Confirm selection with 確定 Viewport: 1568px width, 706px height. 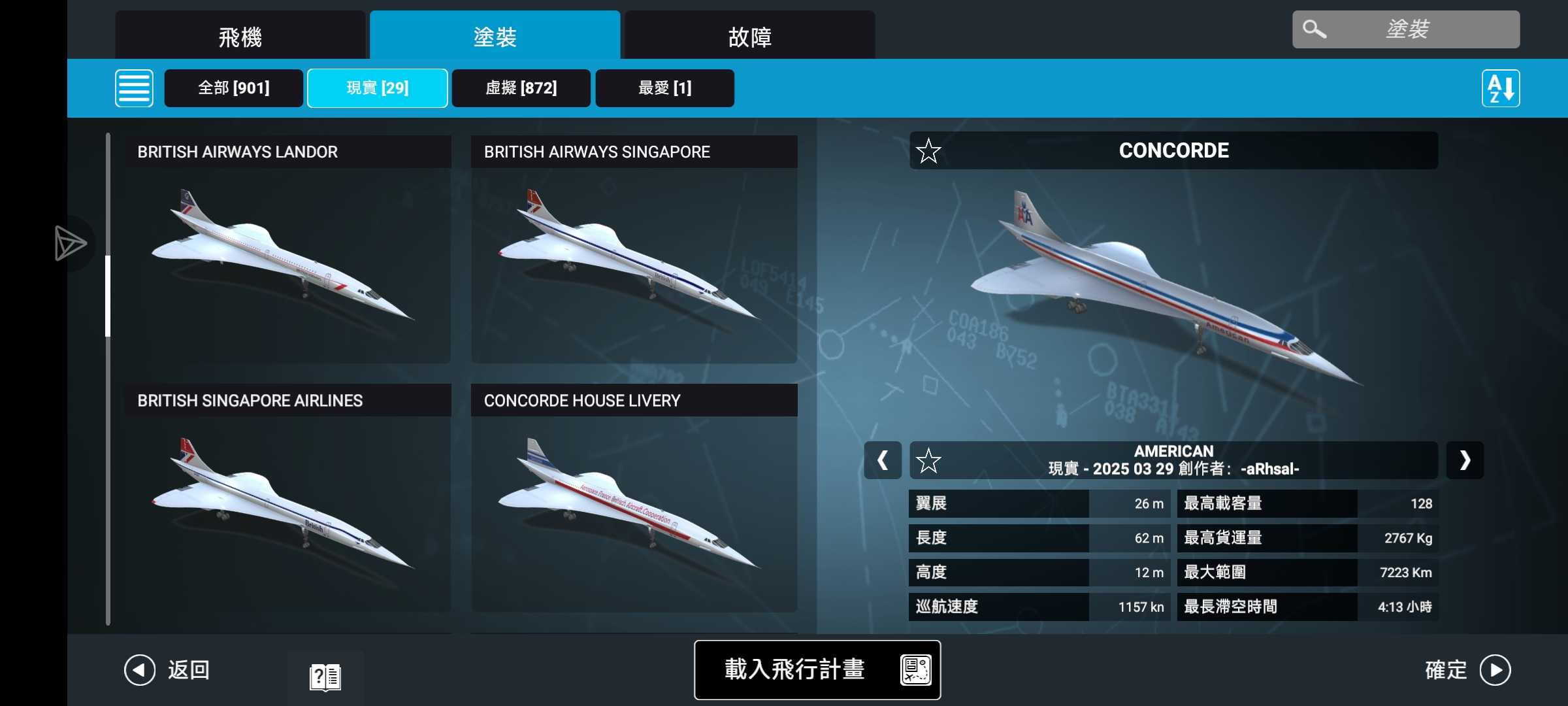point(1467,670)
